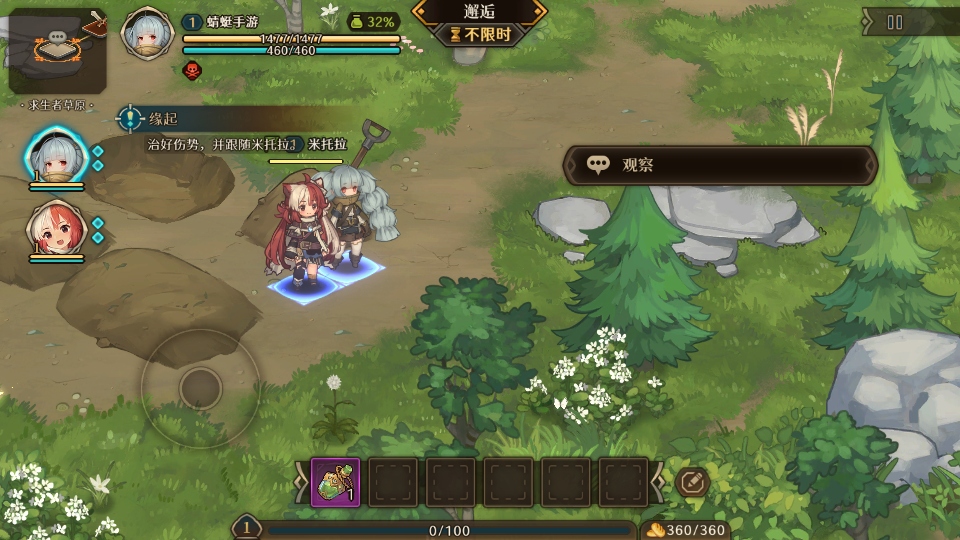This screenshot has width=960, height=540.
Task: Tap the virtual joystick control
Action: point(200,387)
